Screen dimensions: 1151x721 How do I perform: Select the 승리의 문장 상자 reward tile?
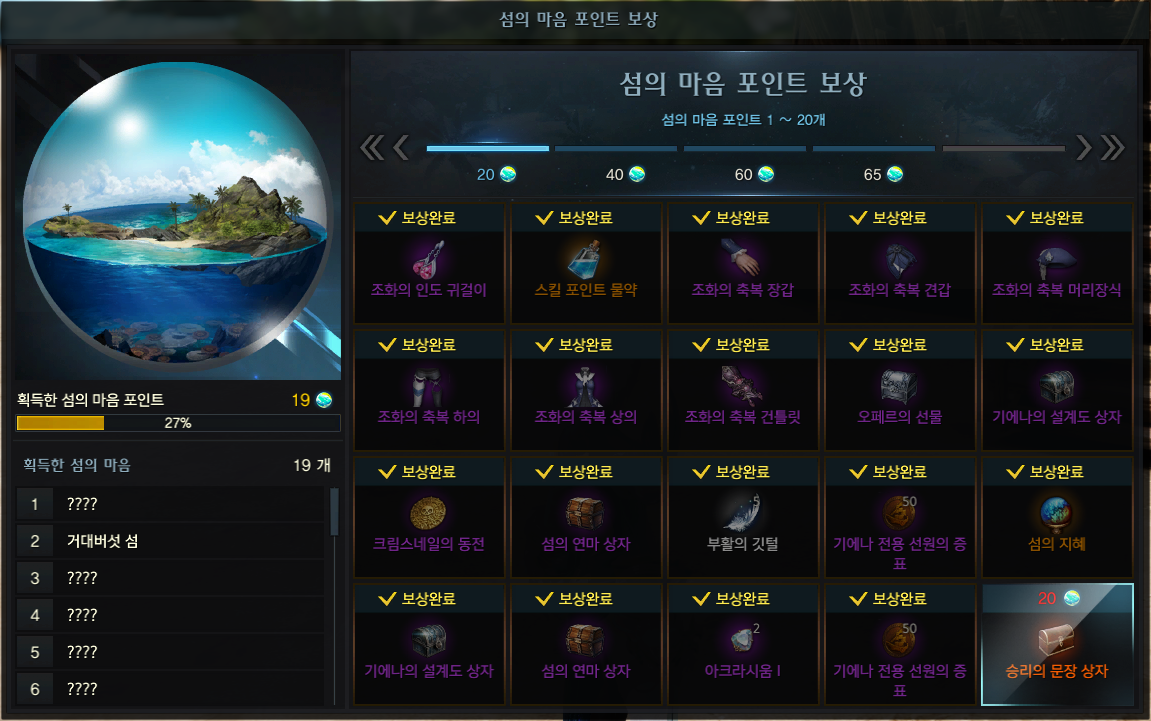click(1058, 644)
